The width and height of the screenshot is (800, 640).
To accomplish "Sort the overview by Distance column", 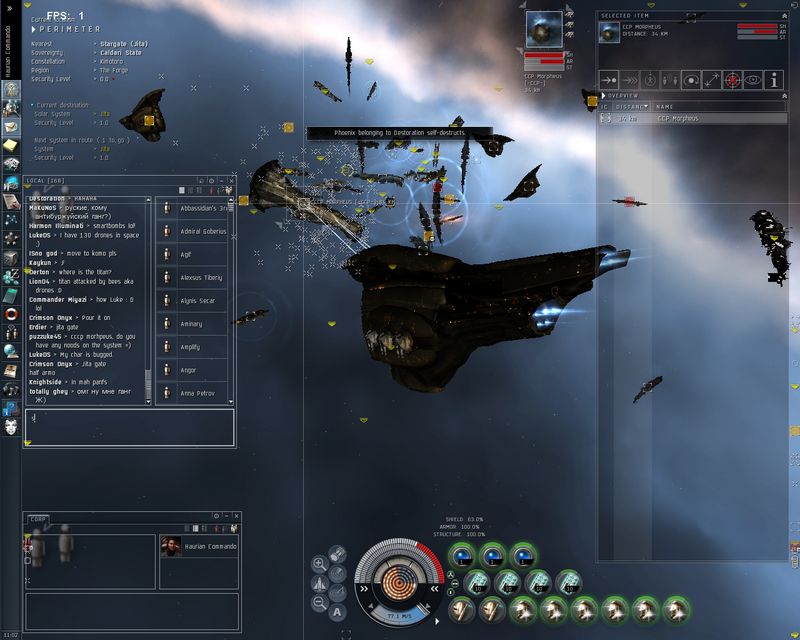I will pos(630,106).
